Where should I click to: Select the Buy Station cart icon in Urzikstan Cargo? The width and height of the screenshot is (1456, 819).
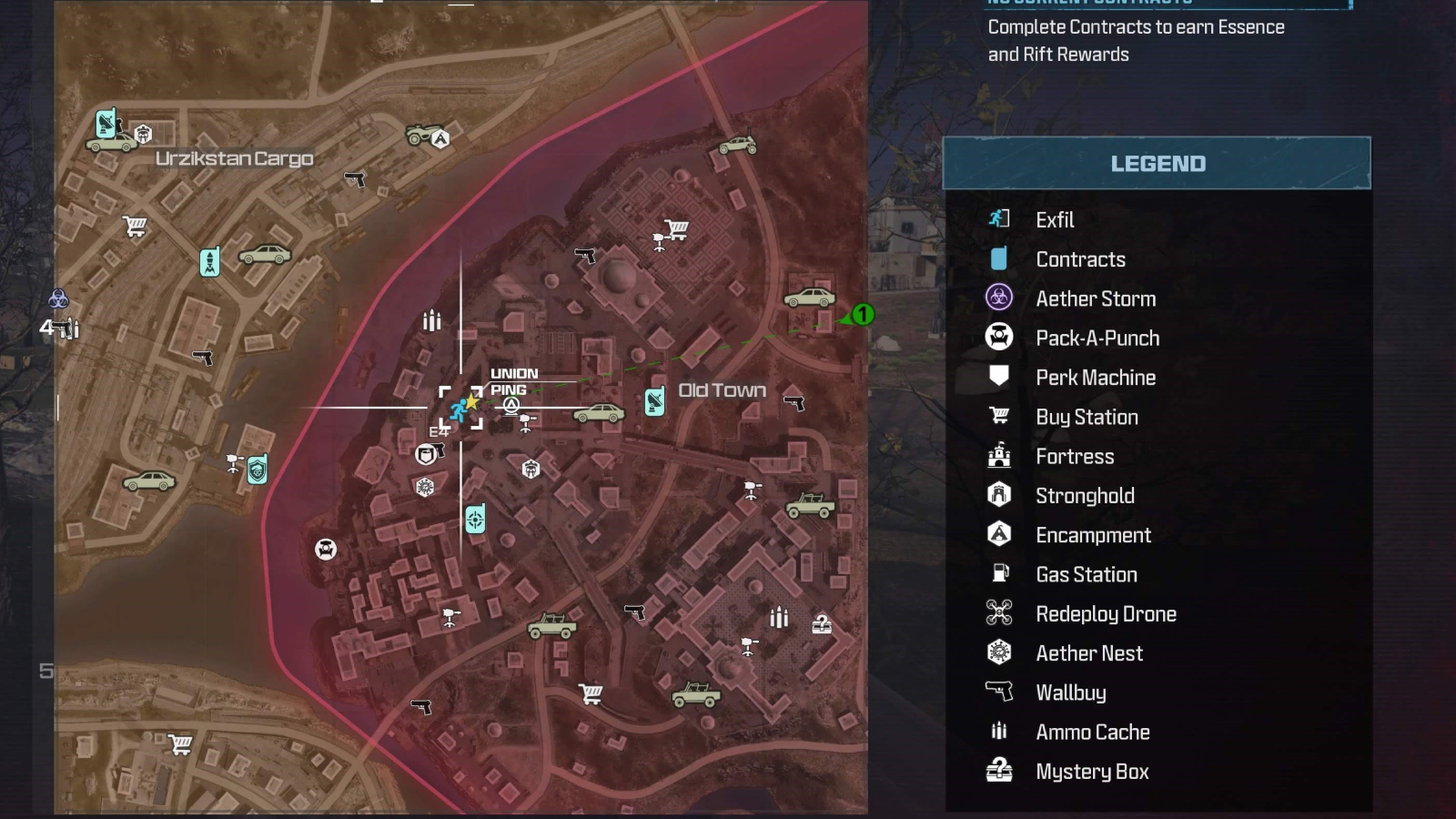(x=135, y=224)
